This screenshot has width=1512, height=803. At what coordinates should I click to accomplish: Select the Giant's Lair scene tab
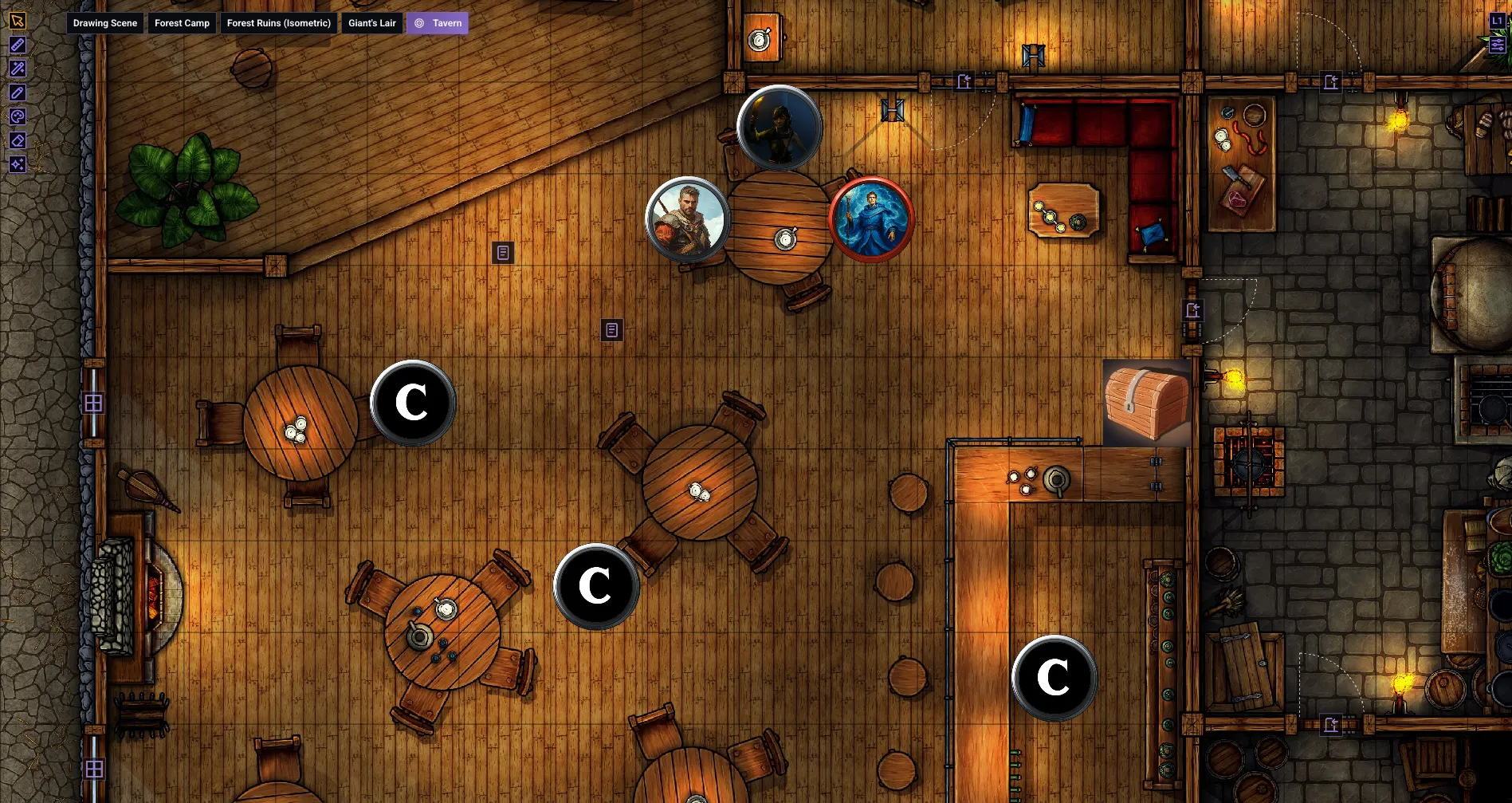pyautogui.click(x=371, y=23)
